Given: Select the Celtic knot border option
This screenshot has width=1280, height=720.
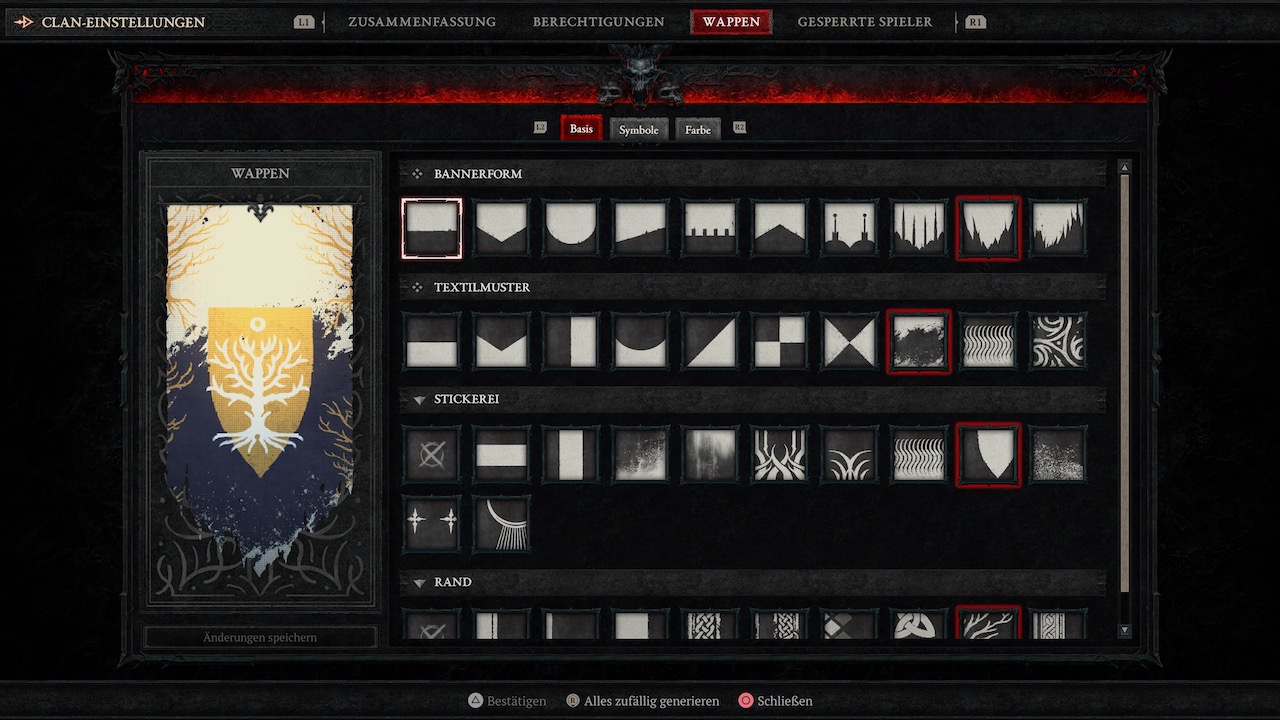Looking at the screenshot, I should point(918,626).
